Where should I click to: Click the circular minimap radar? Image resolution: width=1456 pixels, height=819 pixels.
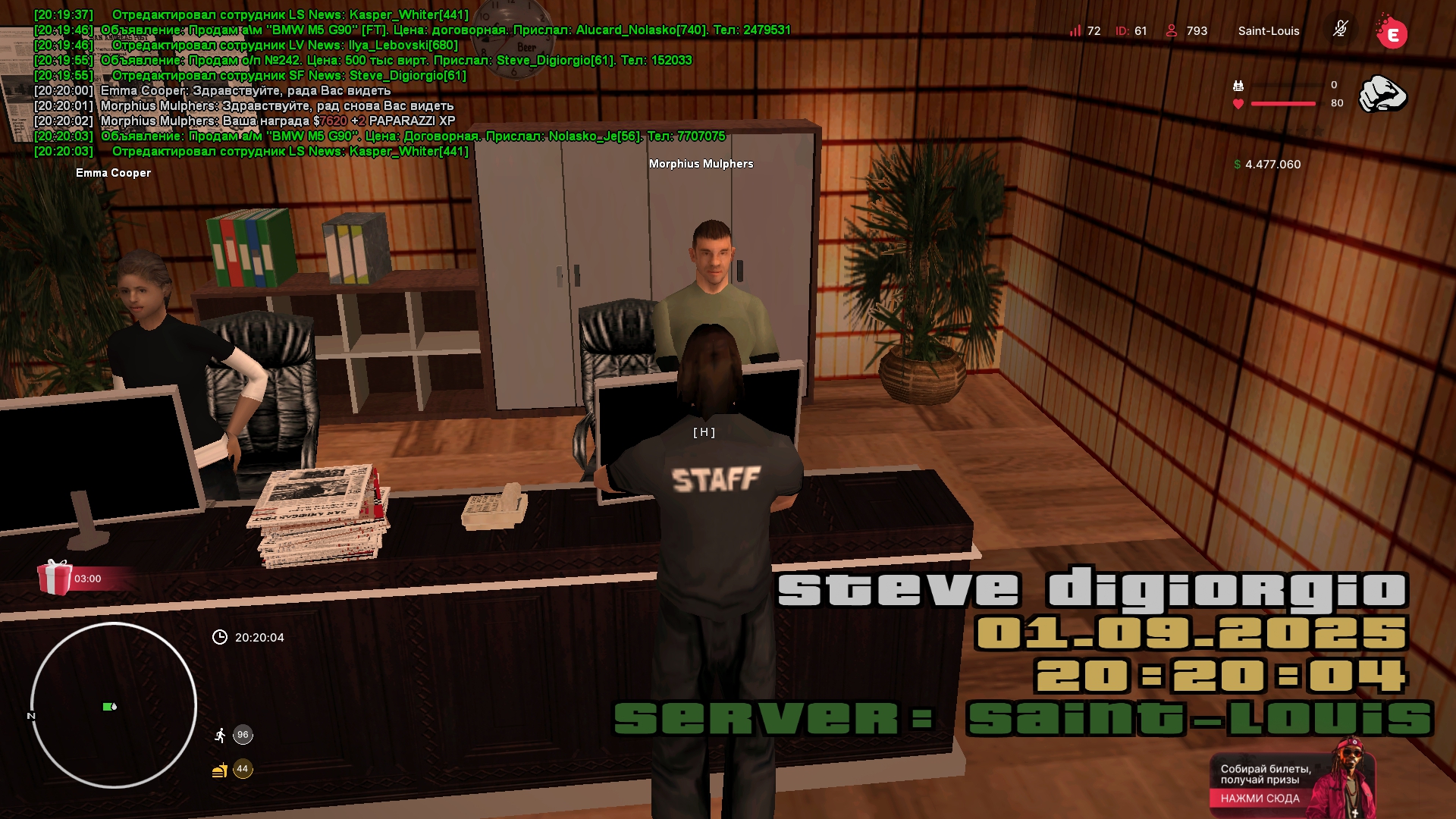point(114,705)
